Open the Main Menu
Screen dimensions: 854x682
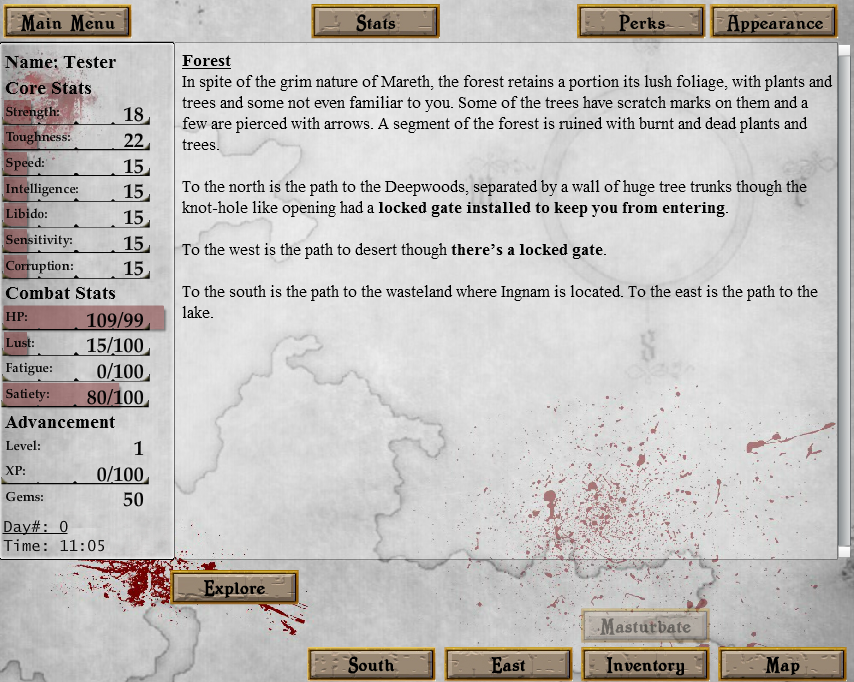coord(68,22)
